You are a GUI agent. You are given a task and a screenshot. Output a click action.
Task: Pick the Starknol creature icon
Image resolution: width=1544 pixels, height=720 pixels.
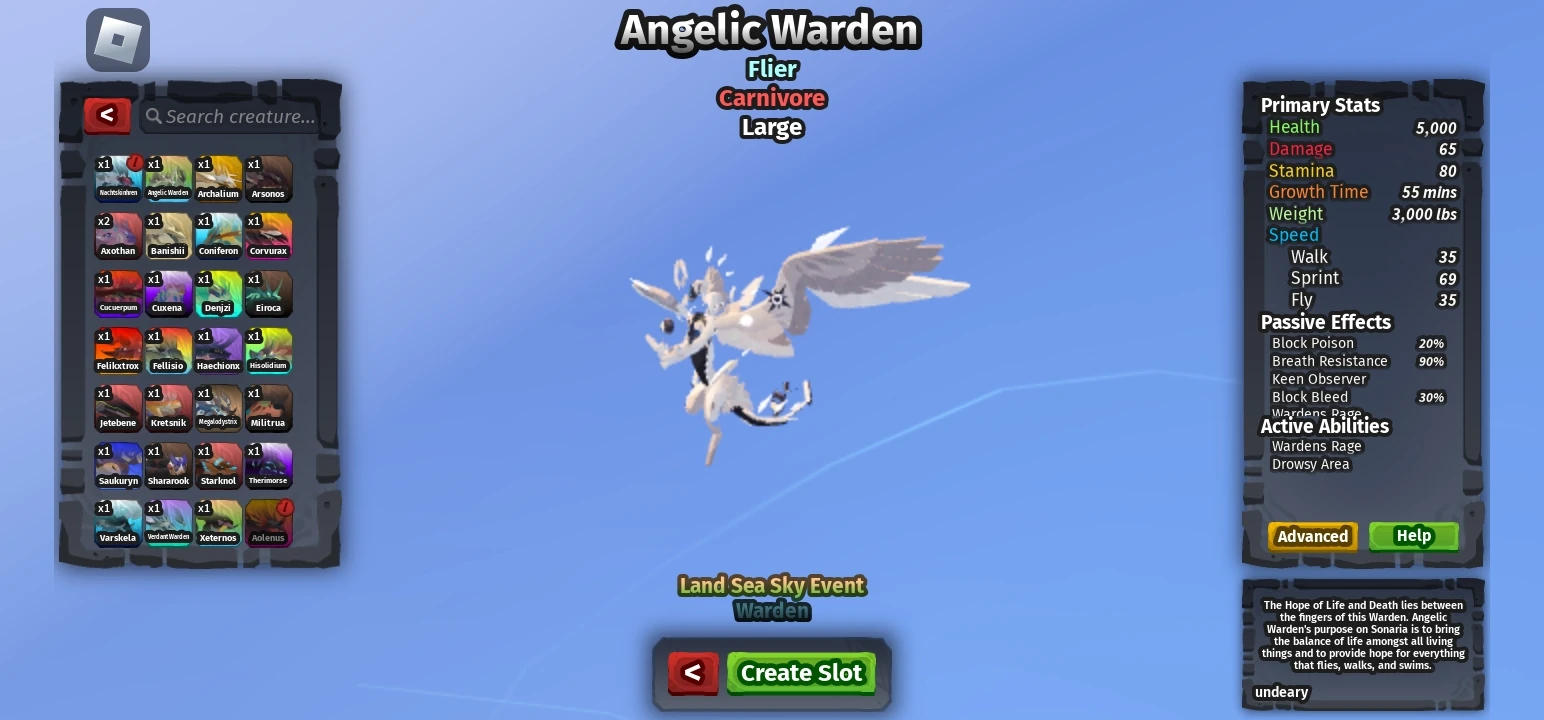click(x=218, y=466)
